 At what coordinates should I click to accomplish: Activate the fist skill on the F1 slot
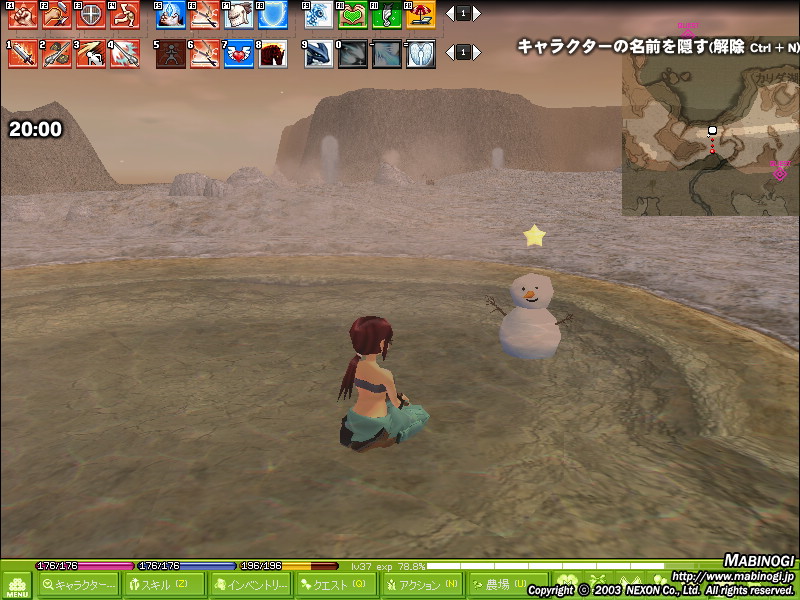(x=23, y=14)
